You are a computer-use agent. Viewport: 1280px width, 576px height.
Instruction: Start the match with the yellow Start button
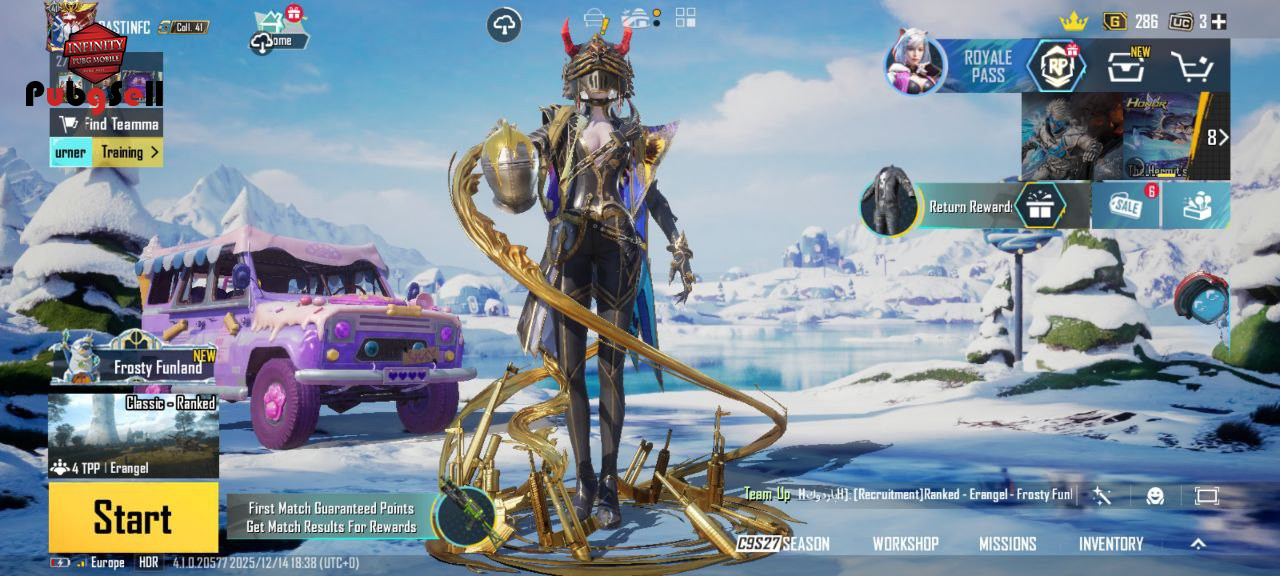(133, 517)
